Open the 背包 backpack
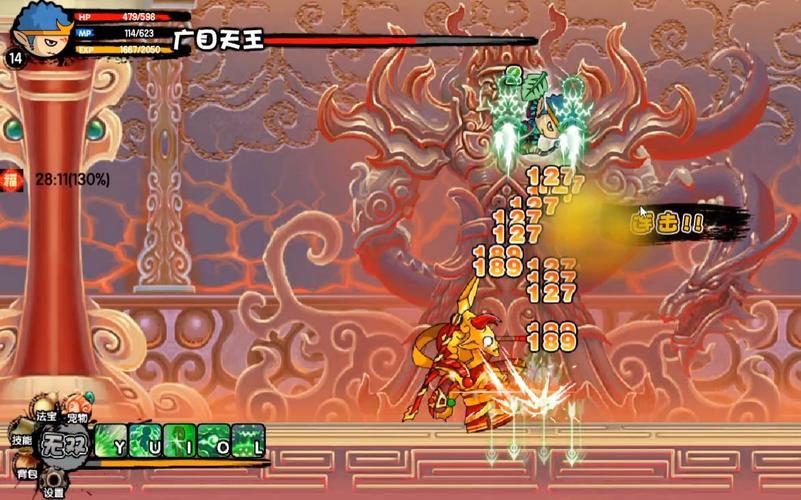801x500 pixels. click(26, 472)
